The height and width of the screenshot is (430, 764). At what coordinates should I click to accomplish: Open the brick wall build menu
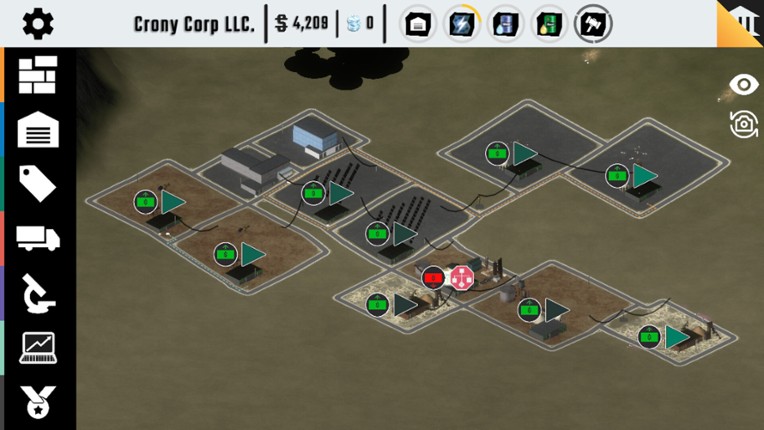[38, 75]
